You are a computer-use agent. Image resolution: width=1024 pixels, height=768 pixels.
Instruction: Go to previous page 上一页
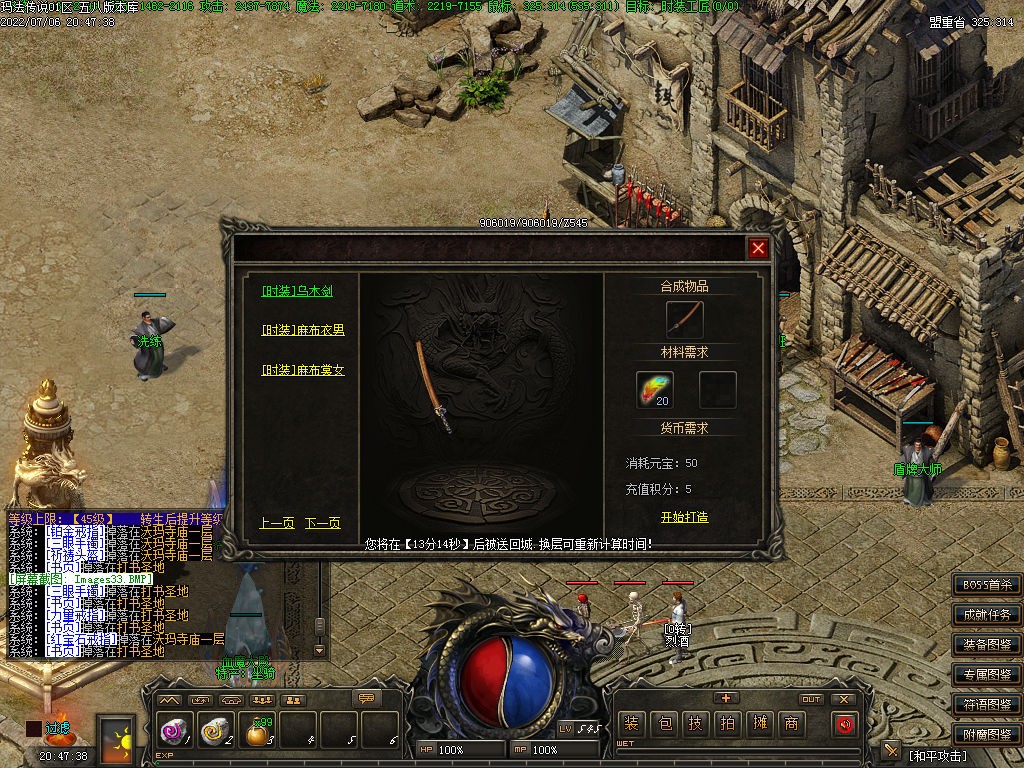277,523
